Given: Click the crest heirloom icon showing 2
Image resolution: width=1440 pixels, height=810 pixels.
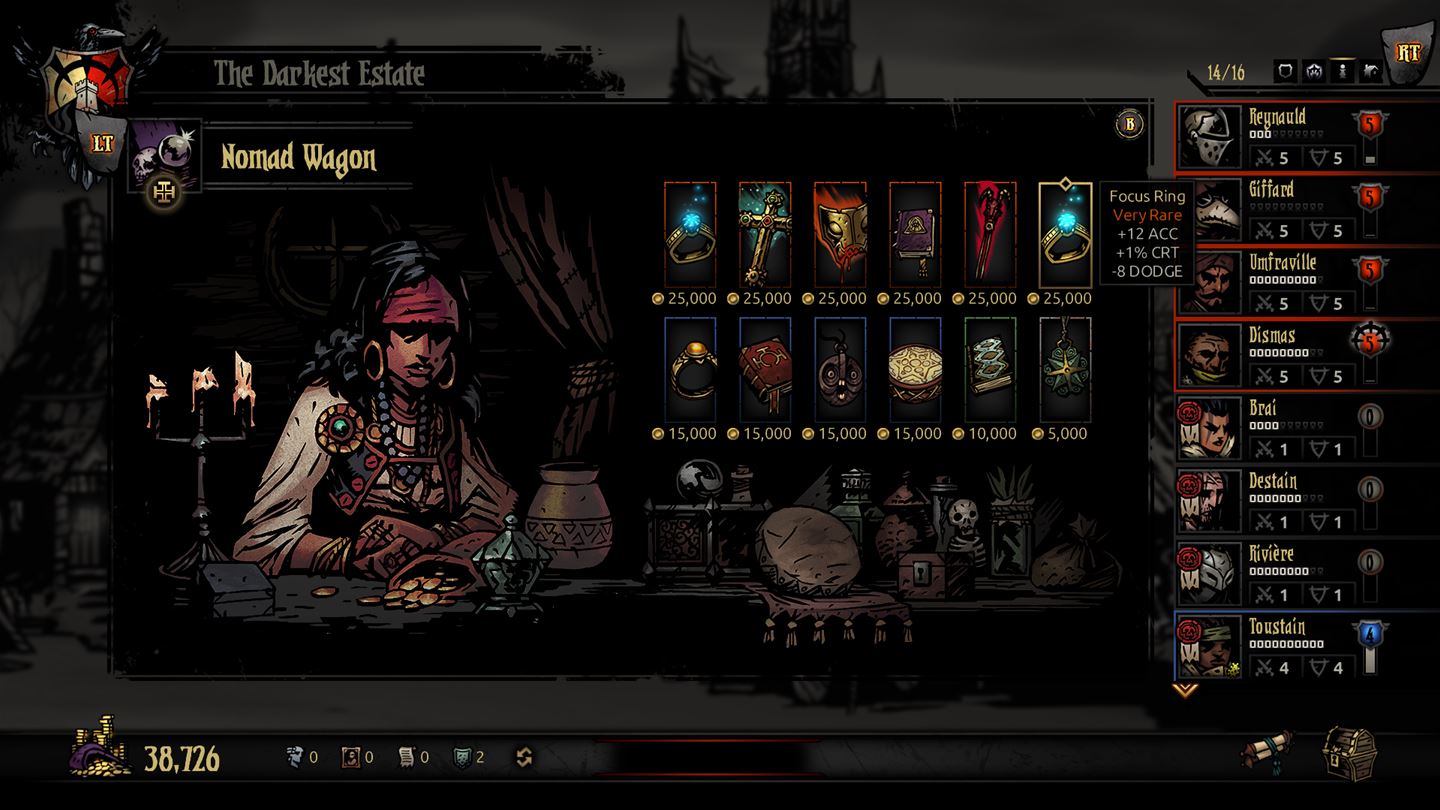Looking at the screenshot, I should 462,757.
